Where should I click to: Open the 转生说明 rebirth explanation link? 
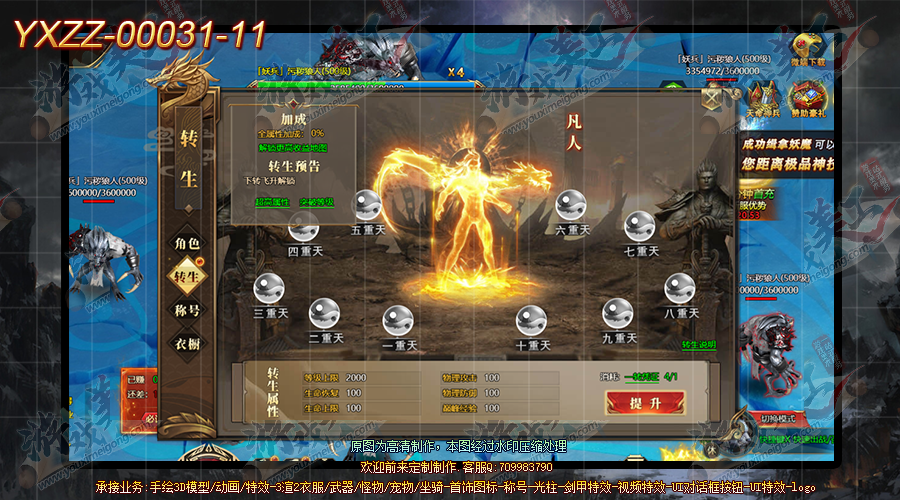coord(699,345)
